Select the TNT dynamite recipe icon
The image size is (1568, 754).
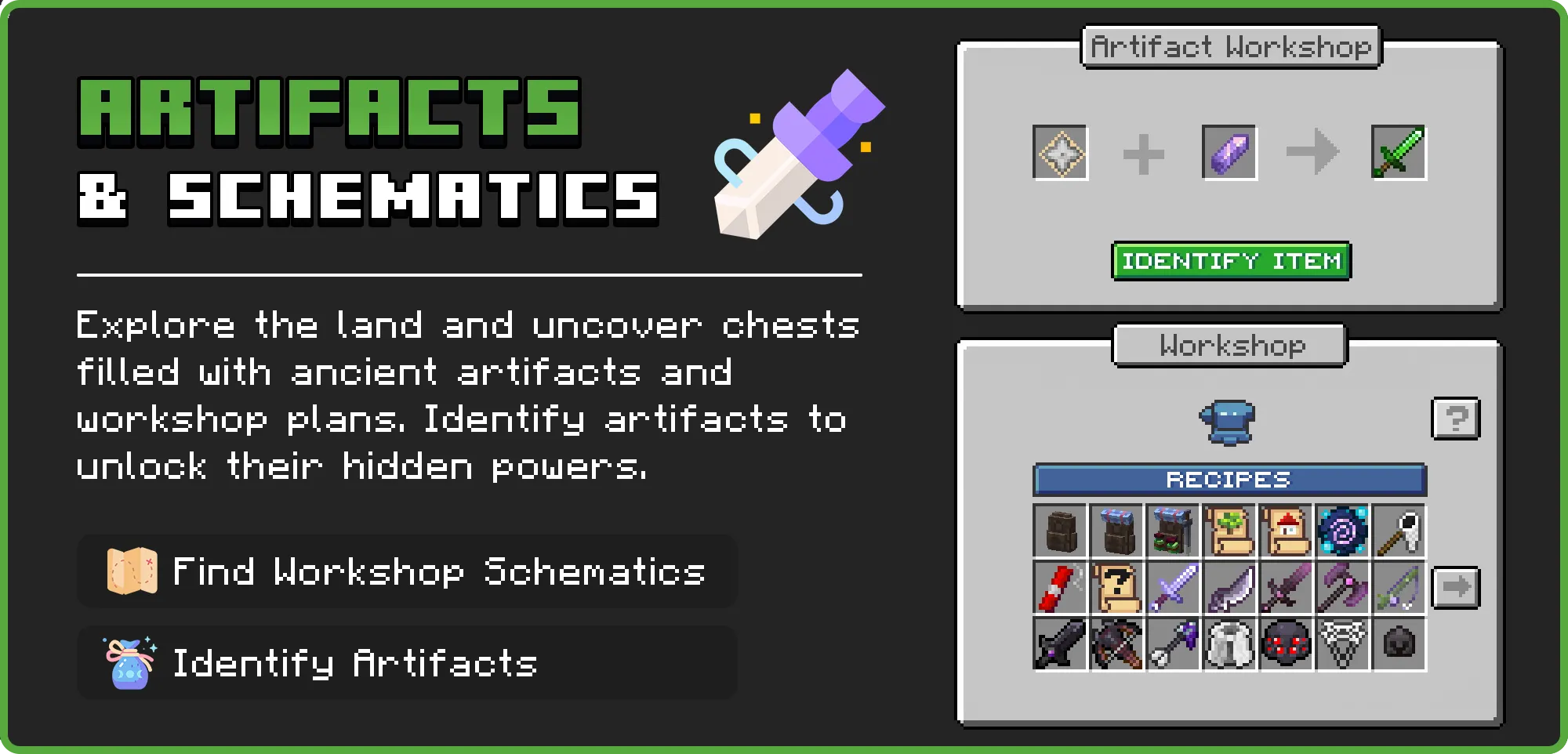point(1060,586)
